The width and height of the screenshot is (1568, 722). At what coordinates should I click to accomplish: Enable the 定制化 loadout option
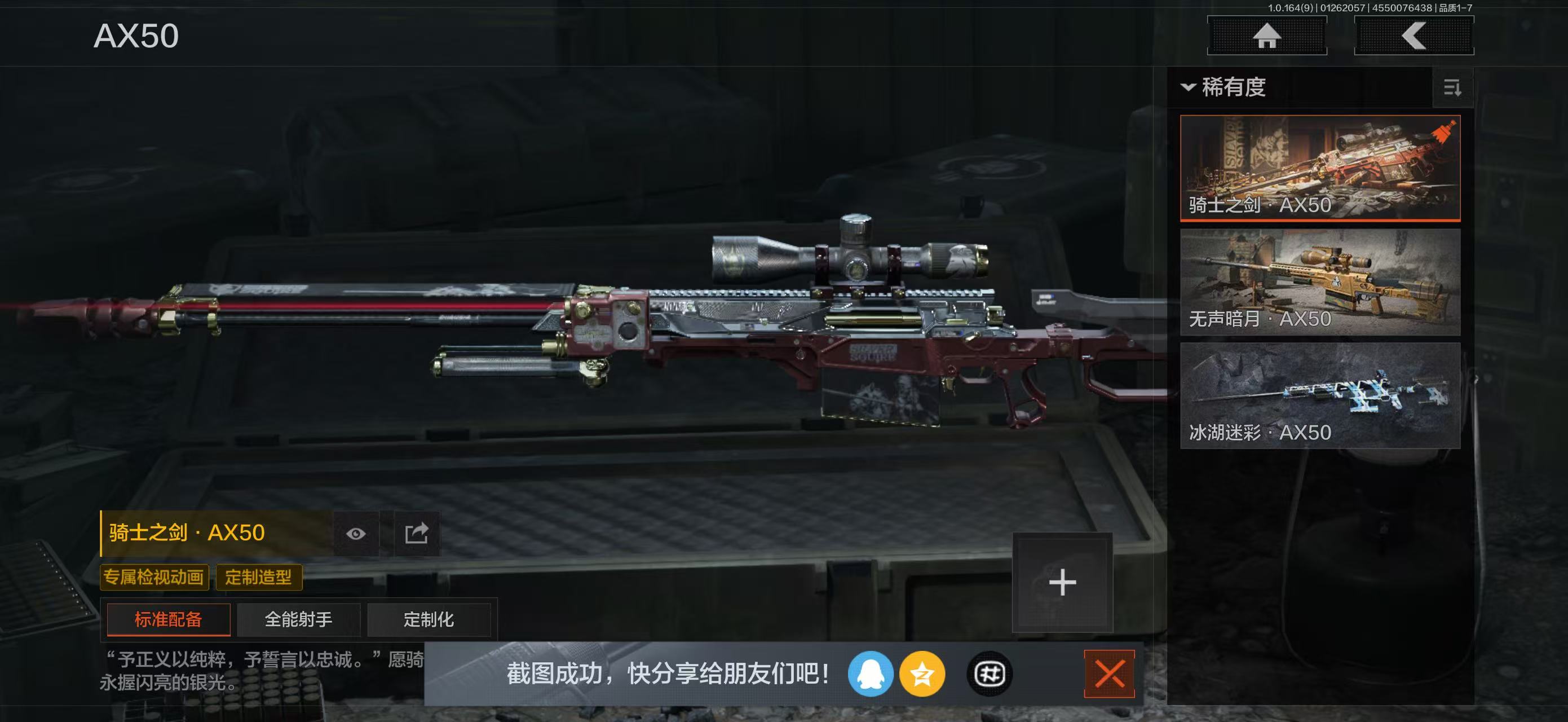(x=430, y=619)
